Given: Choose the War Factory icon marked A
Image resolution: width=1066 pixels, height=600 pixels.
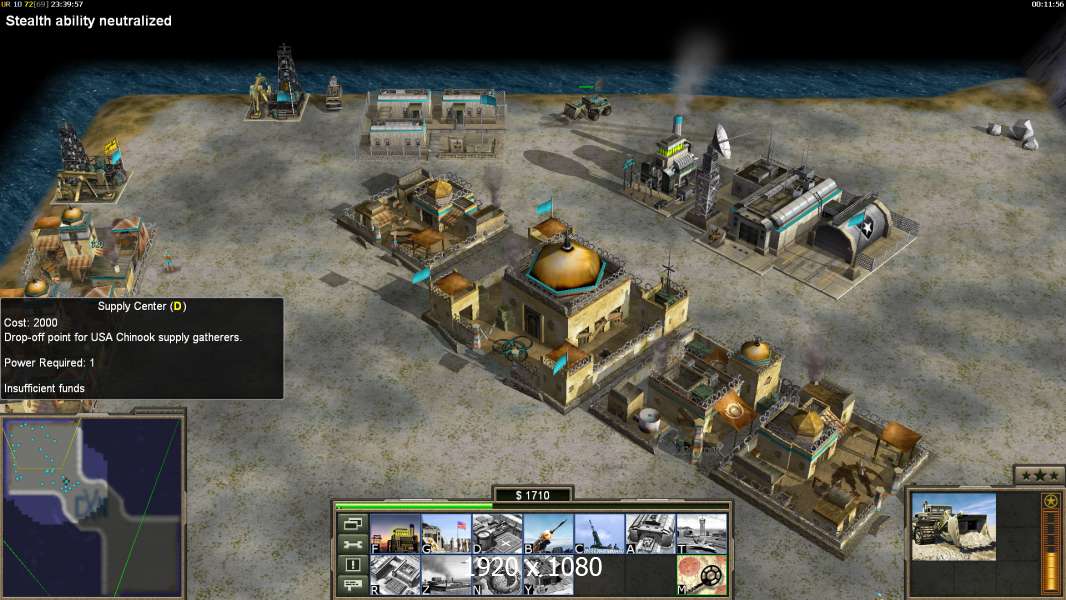Looking at the screenshot, I should (x=650, y=534).
